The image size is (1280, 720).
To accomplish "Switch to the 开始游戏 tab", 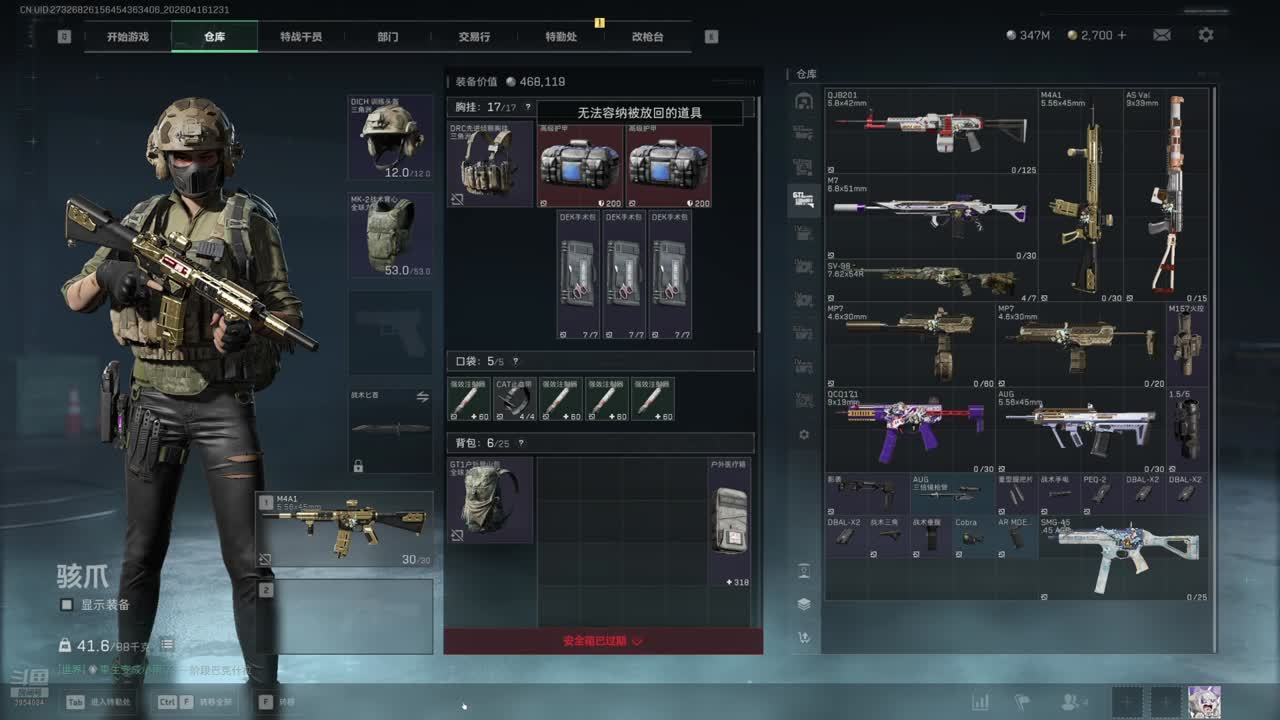I will point(128,37).
